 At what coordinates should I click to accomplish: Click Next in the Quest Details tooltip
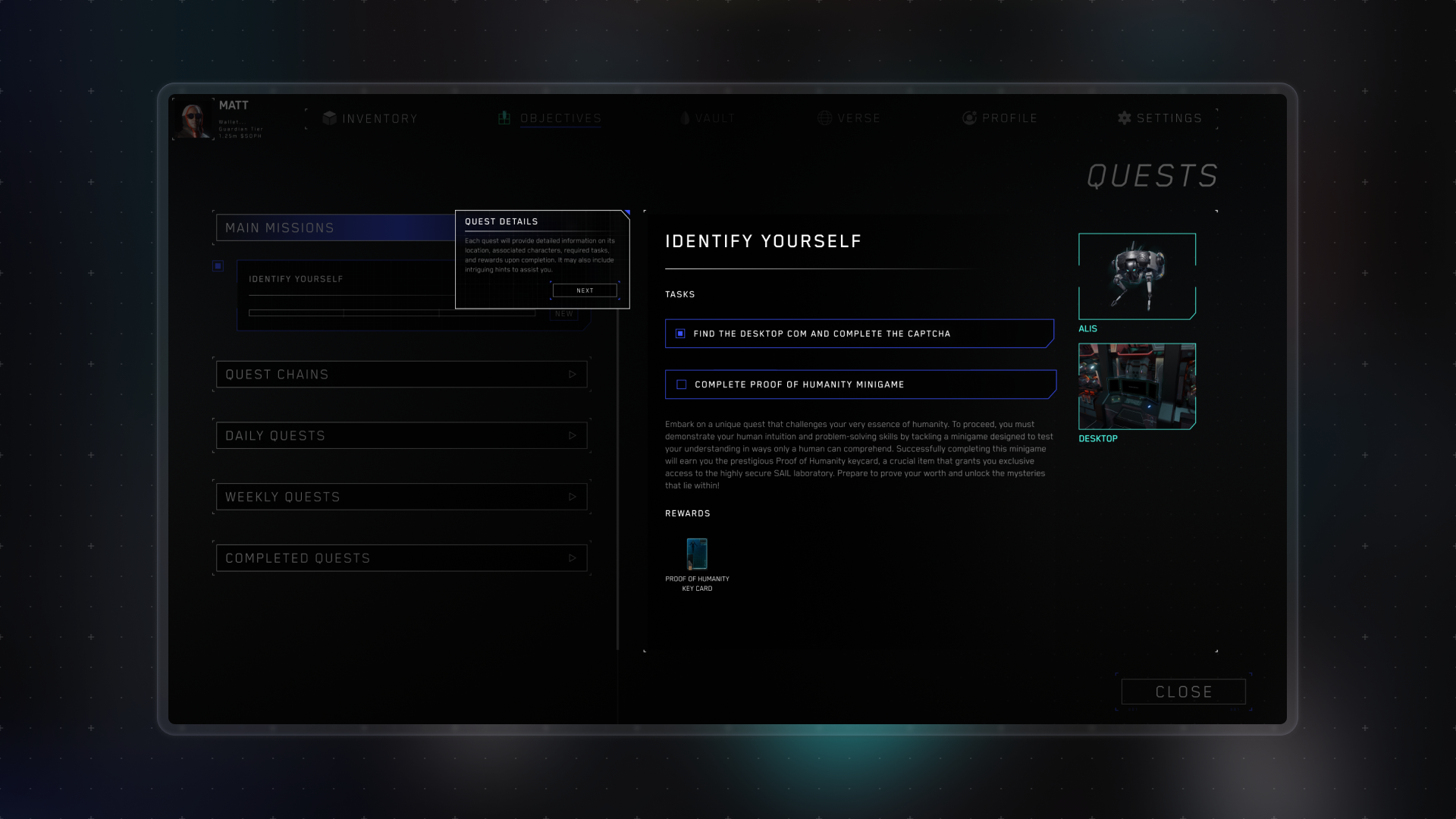(x=585, y=290)
